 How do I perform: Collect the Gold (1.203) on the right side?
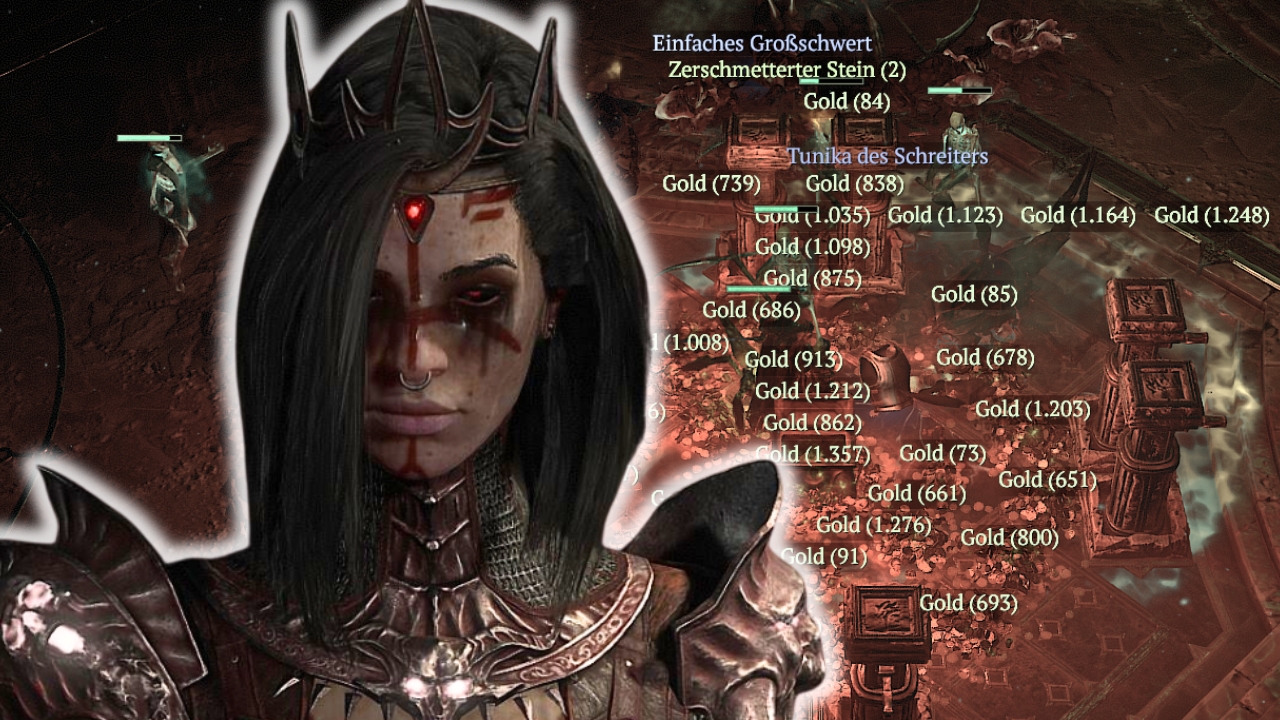[1031, 409]
